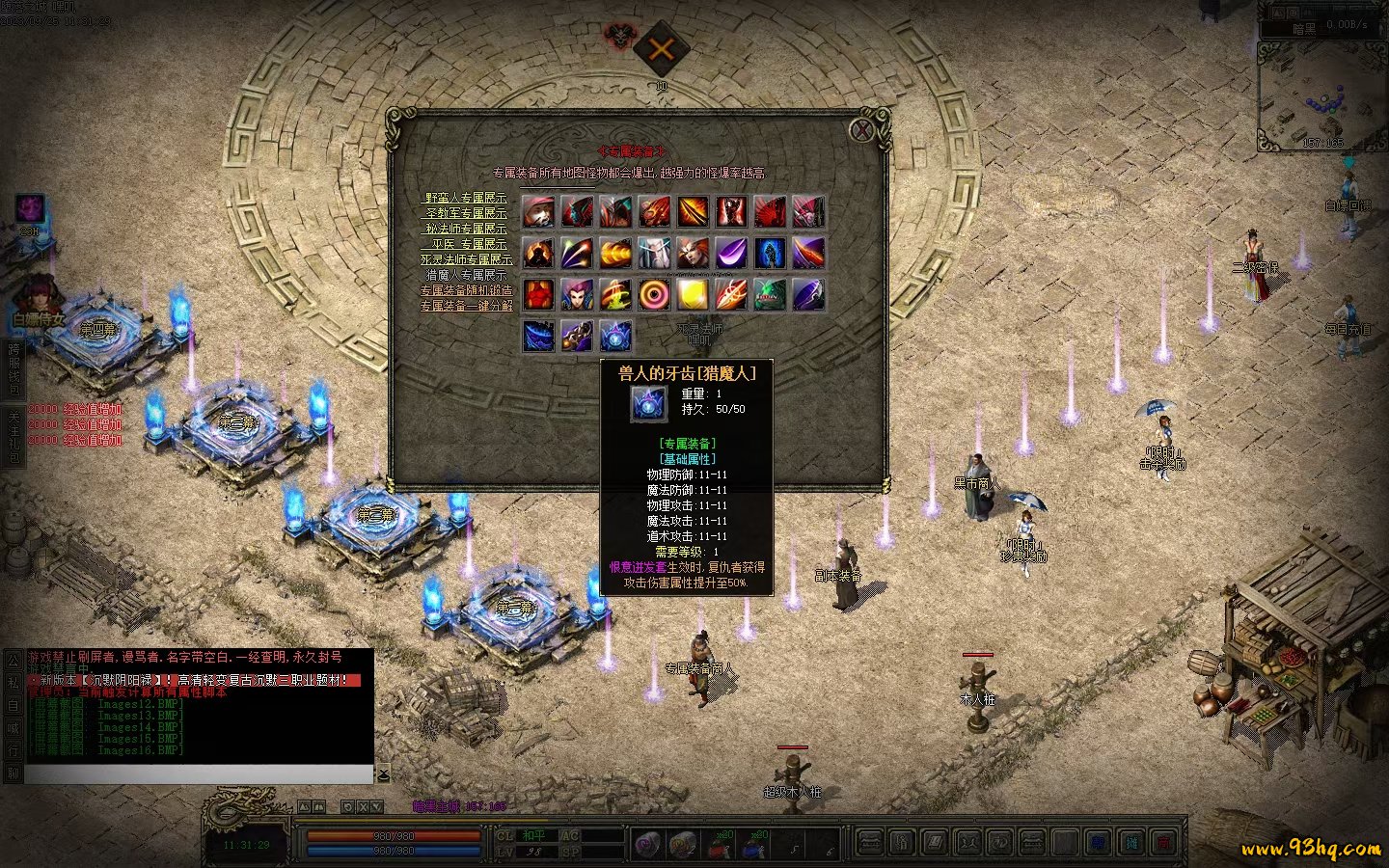The image size is (1389, 868).
Task: Click the 专属装备一键分解 one-click dismantle link
Action: 467,306
